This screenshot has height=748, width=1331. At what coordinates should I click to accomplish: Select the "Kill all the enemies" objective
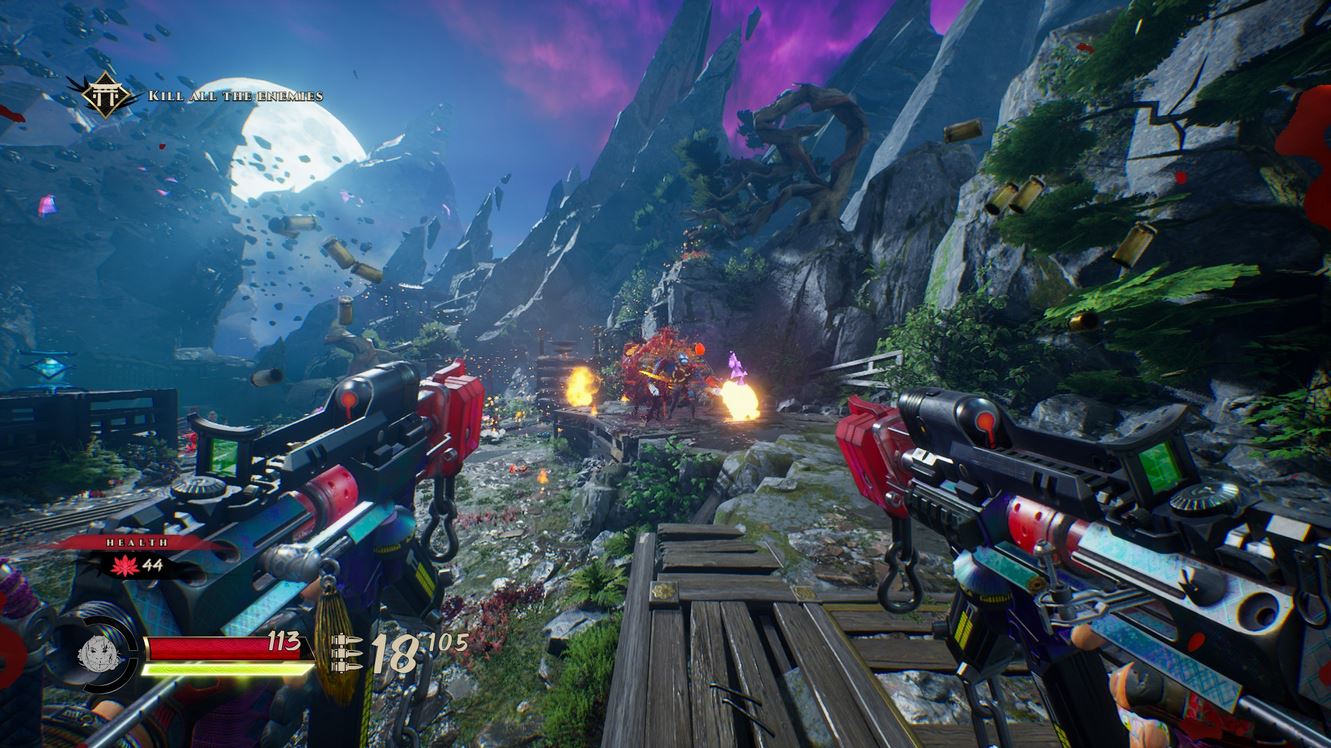[x=236, y=96]
